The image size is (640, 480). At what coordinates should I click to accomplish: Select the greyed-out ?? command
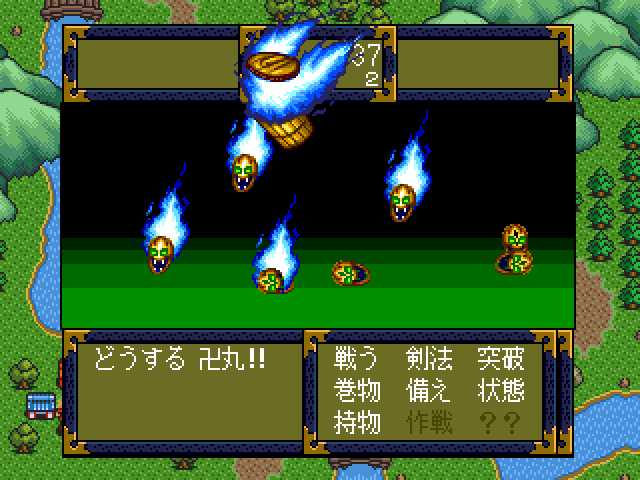(x=500, y=422)
